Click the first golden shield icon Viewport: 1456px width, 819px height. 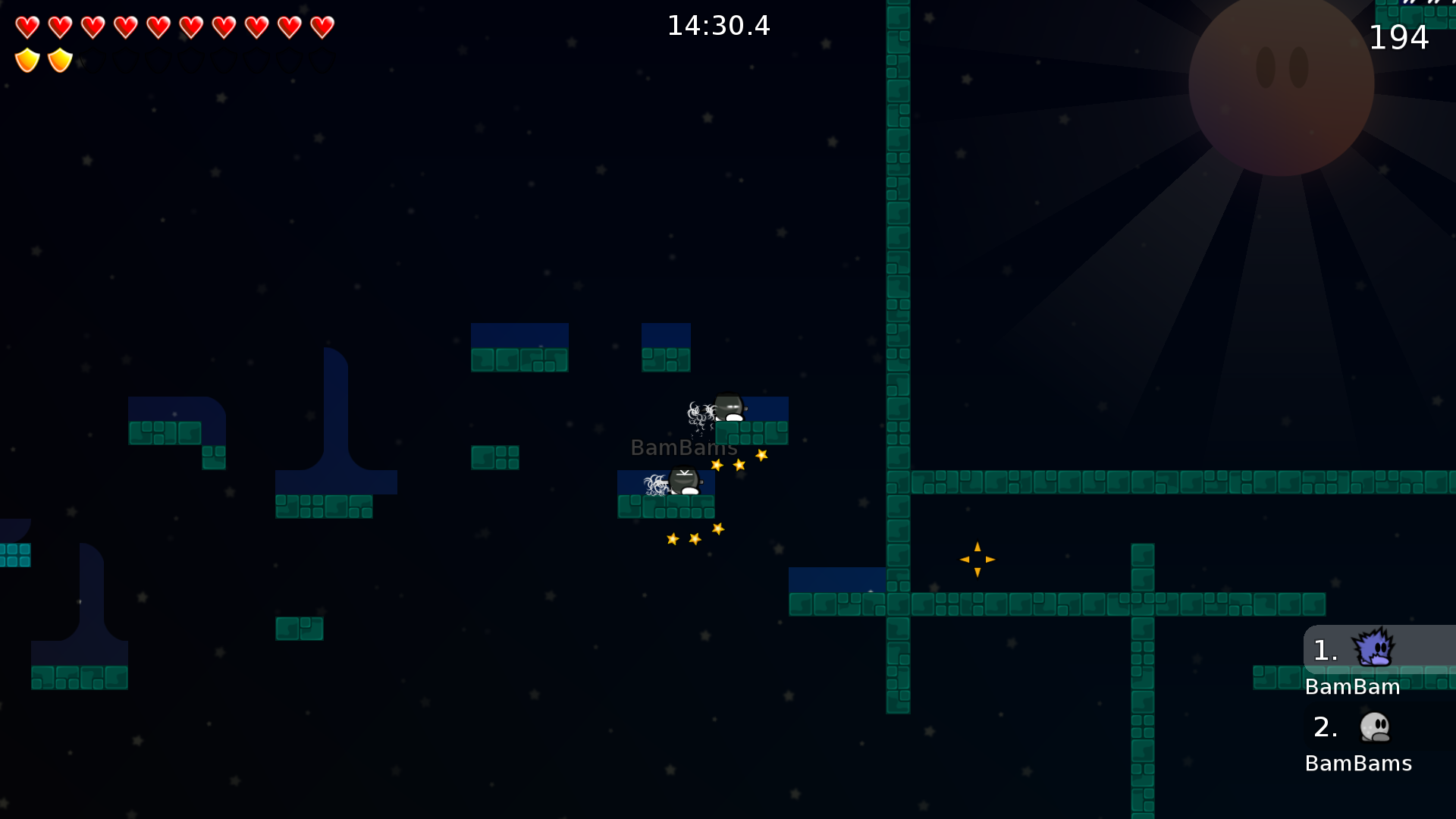click(x=27, y=58)
